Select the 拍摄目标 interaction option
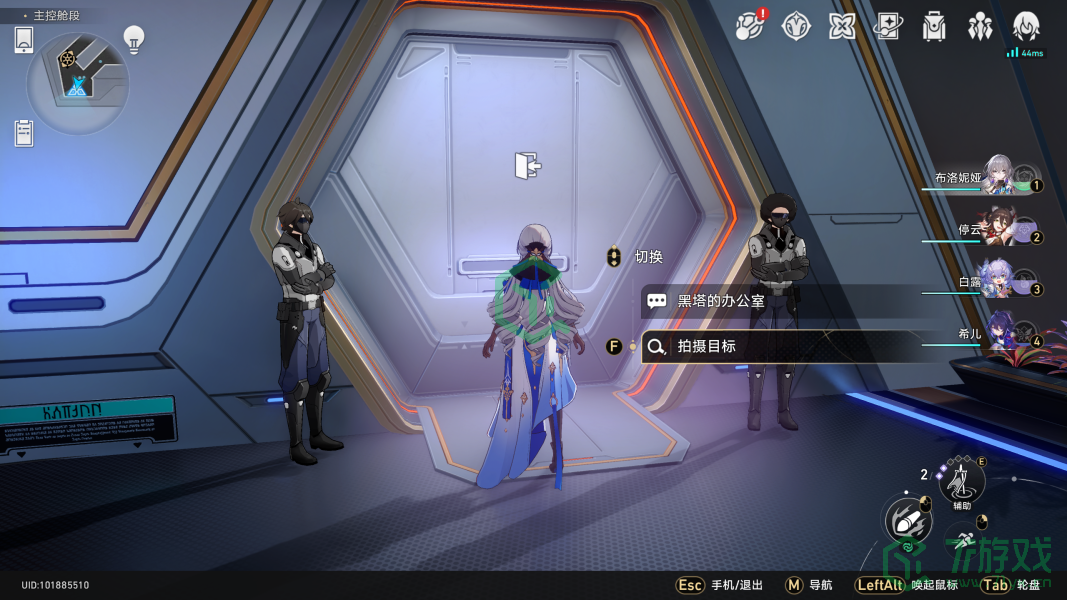Viewport: 1067px width, 600px height. [x=780, y=346]
